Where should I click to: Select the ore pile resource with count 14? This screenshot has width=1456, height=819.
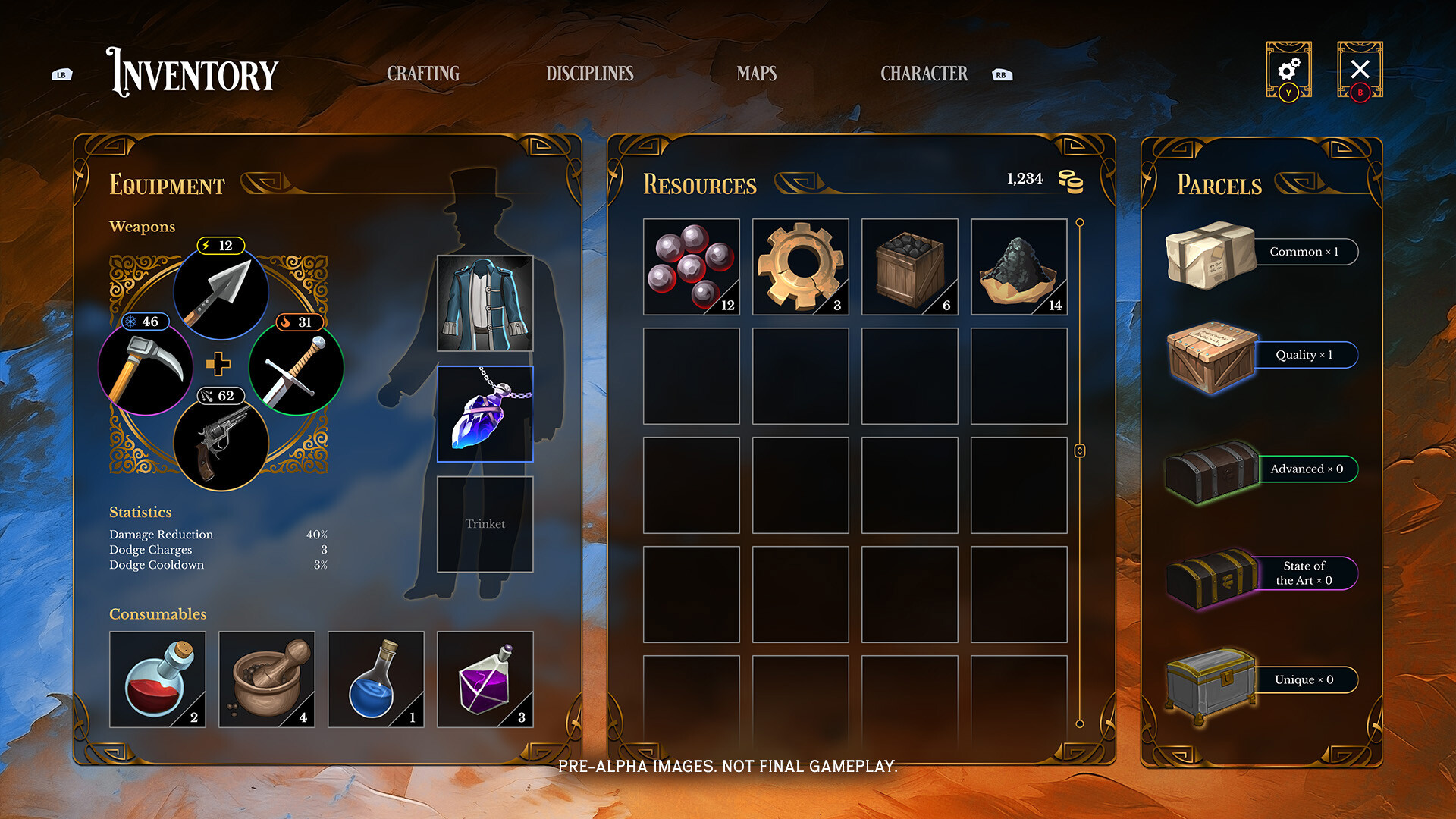click(x=1018, y=266)
